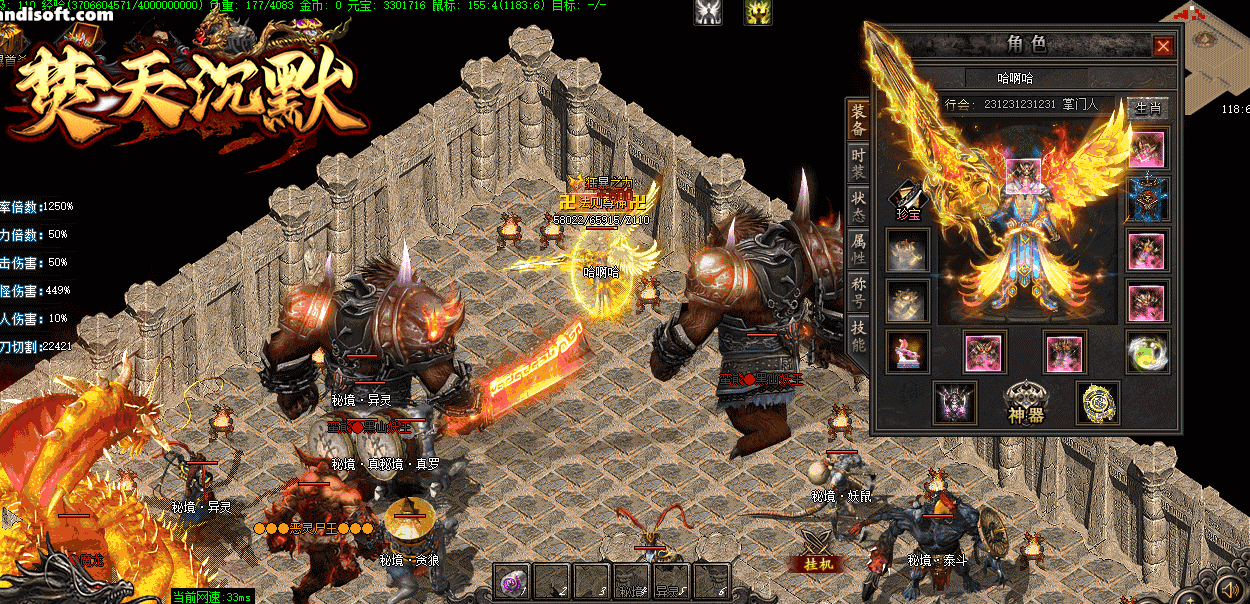Select the purple winged armor slot
The height and width of the screenshot is (604, 1250).
(954, 402)
